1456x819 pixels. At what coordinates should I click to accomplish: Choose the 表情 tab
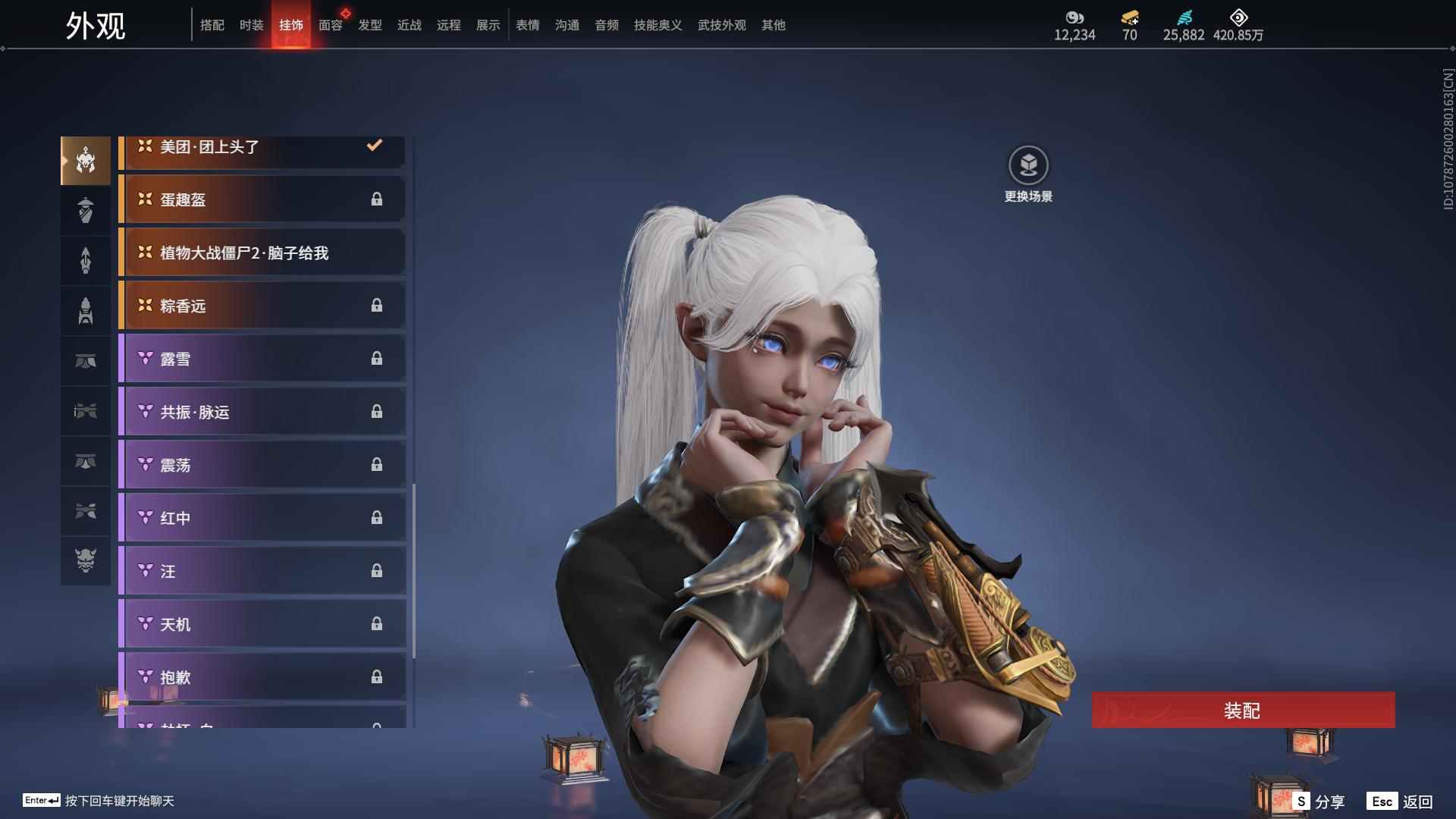[x=528, y=25]
